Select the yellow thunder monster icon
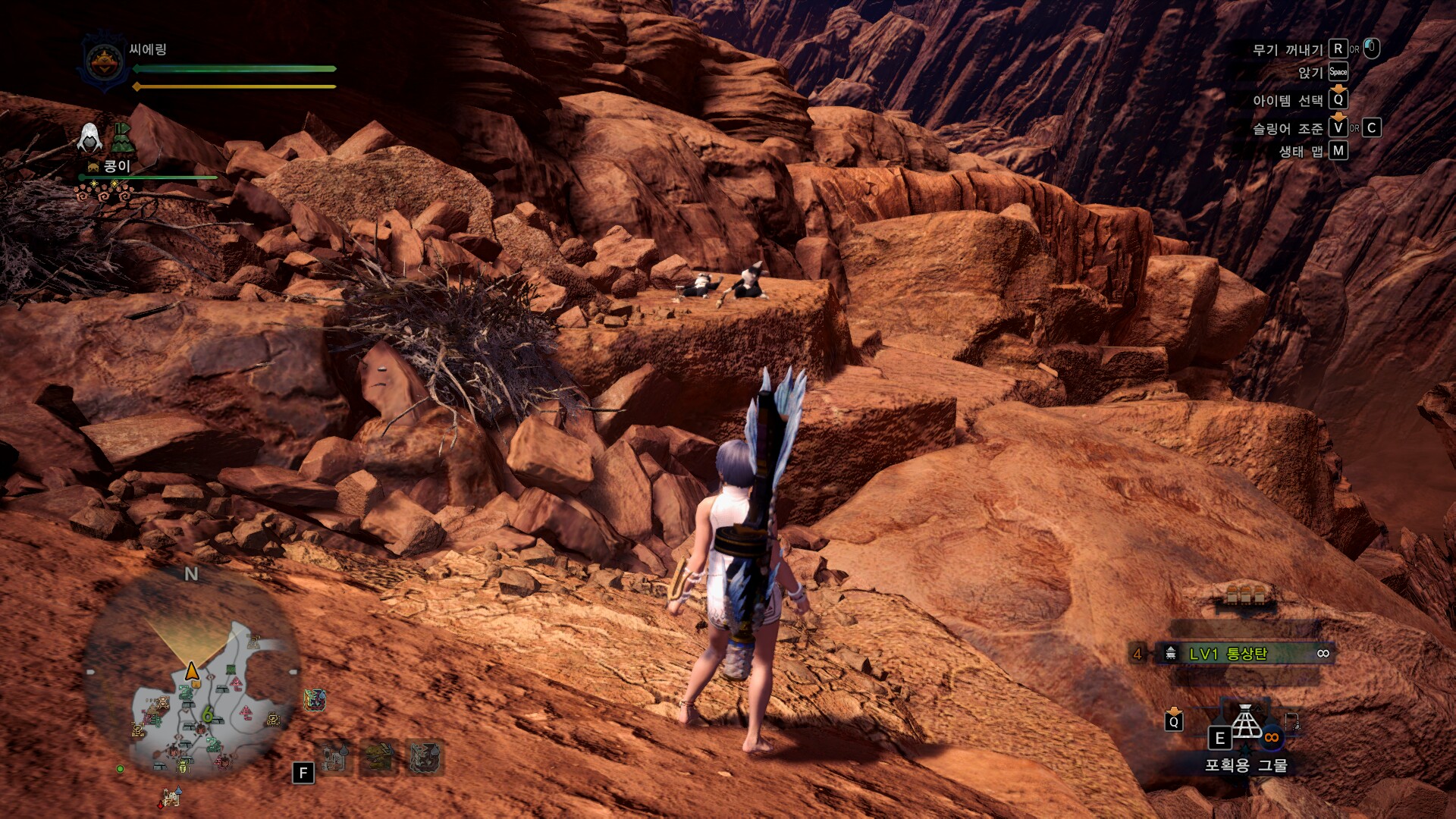This screenshot has height=819, width=1456. tap(378, 757)
